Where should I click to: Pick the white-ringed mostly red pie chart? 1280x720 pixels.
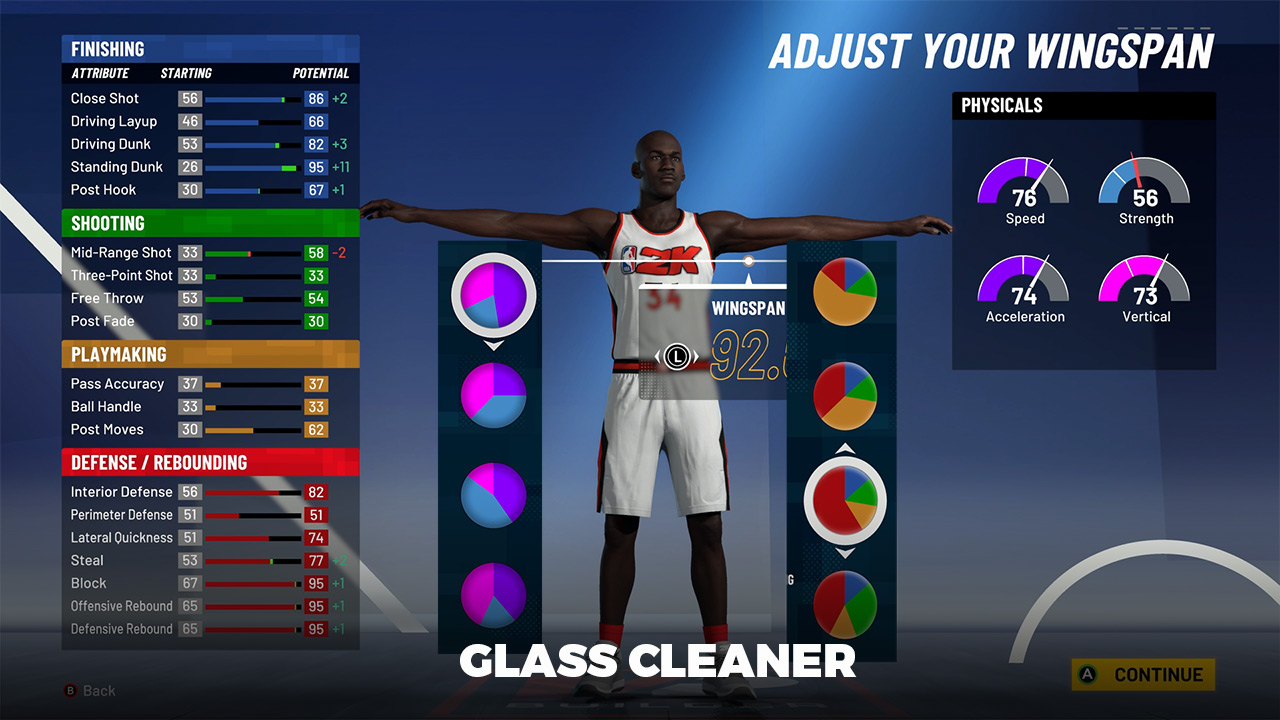(845, 497)
